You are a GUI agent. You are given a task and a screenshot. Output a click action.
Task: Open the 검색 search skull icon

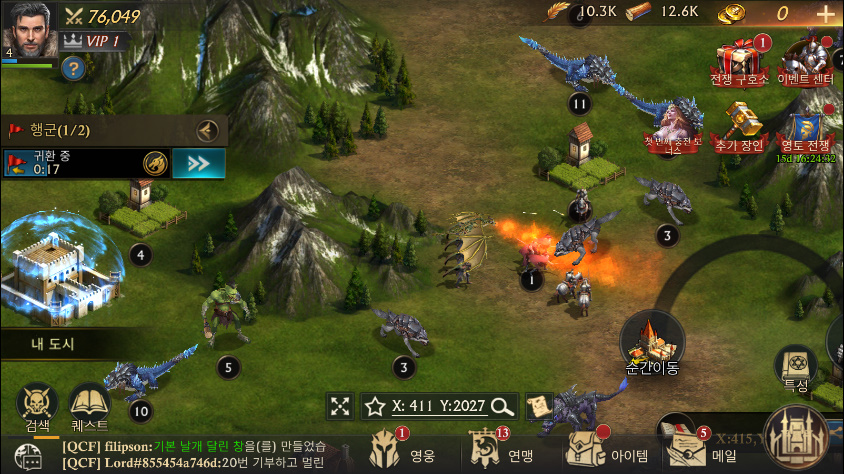[37, 405]
